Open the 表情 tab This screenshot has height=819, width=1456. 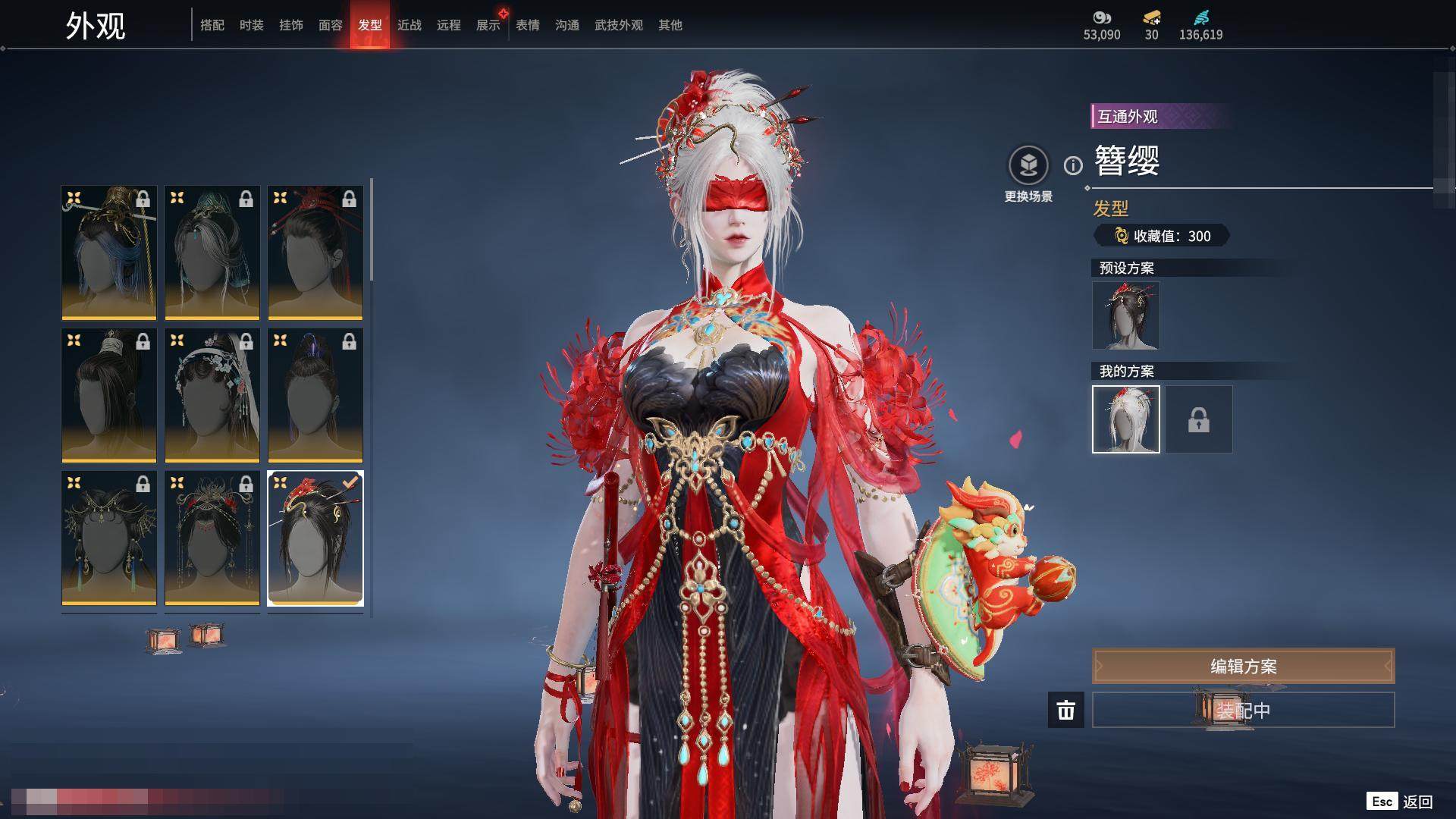click(528, 25)
